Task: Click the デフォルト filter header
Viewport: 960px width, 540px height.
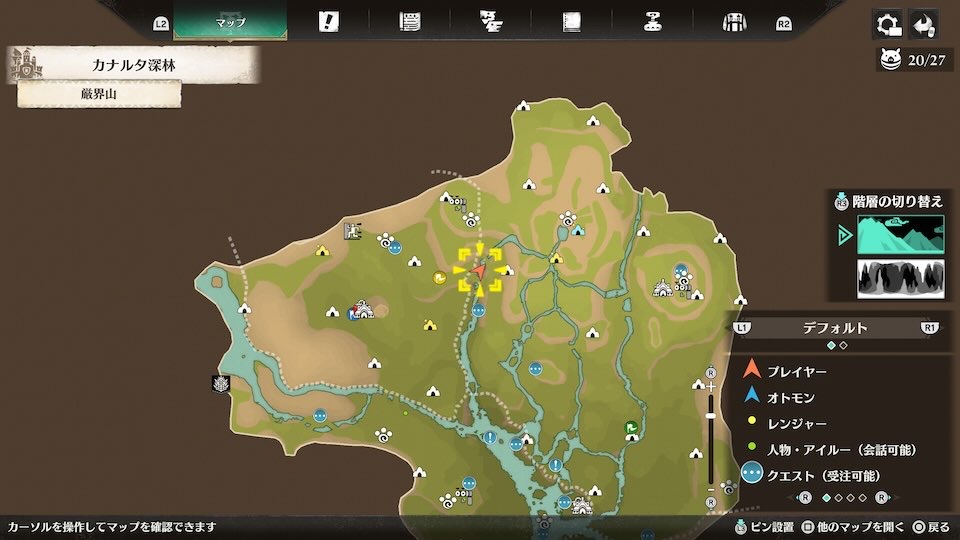Action: [x=835, y=327]
